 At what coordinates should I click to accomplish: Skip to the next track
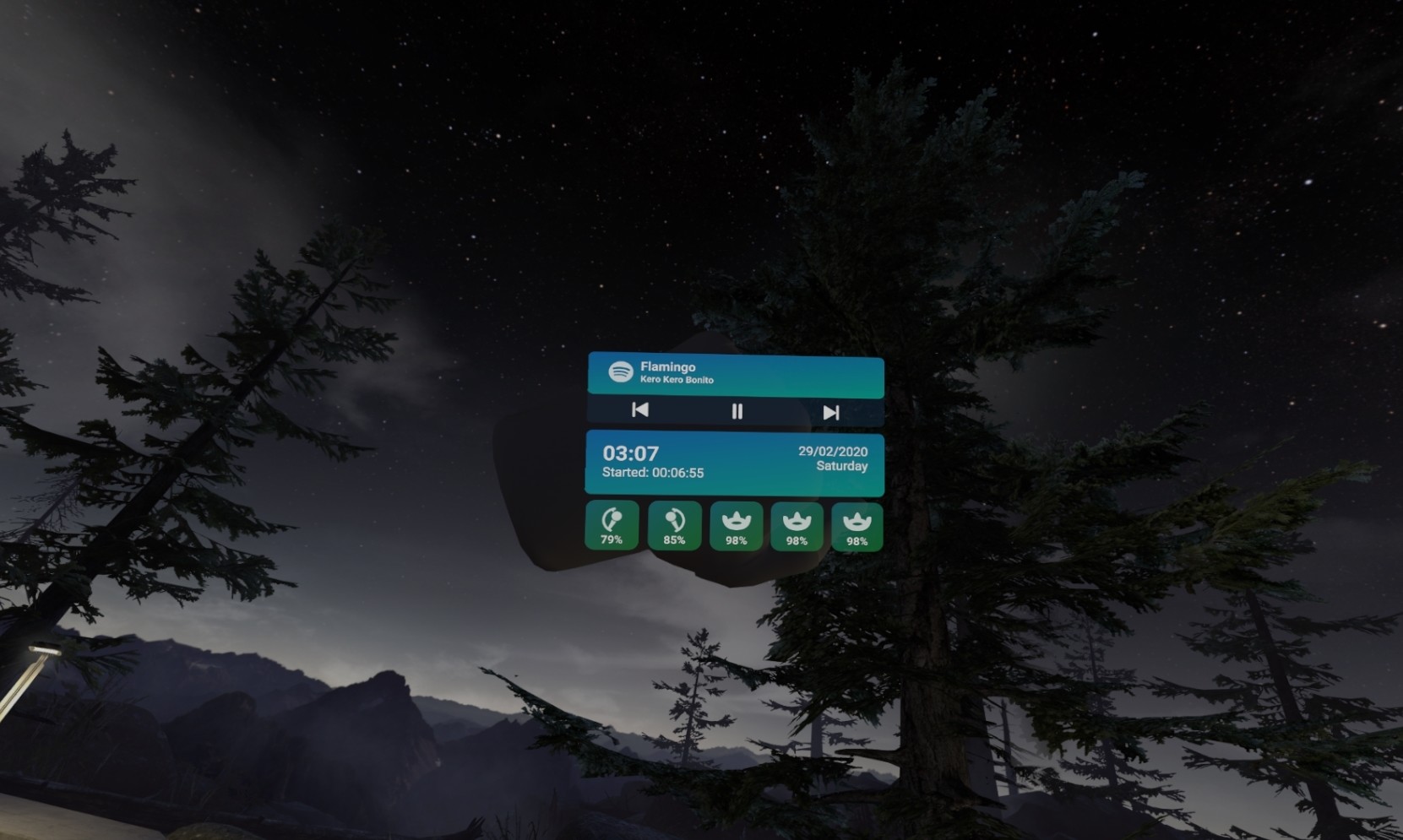tap(831, 413)
